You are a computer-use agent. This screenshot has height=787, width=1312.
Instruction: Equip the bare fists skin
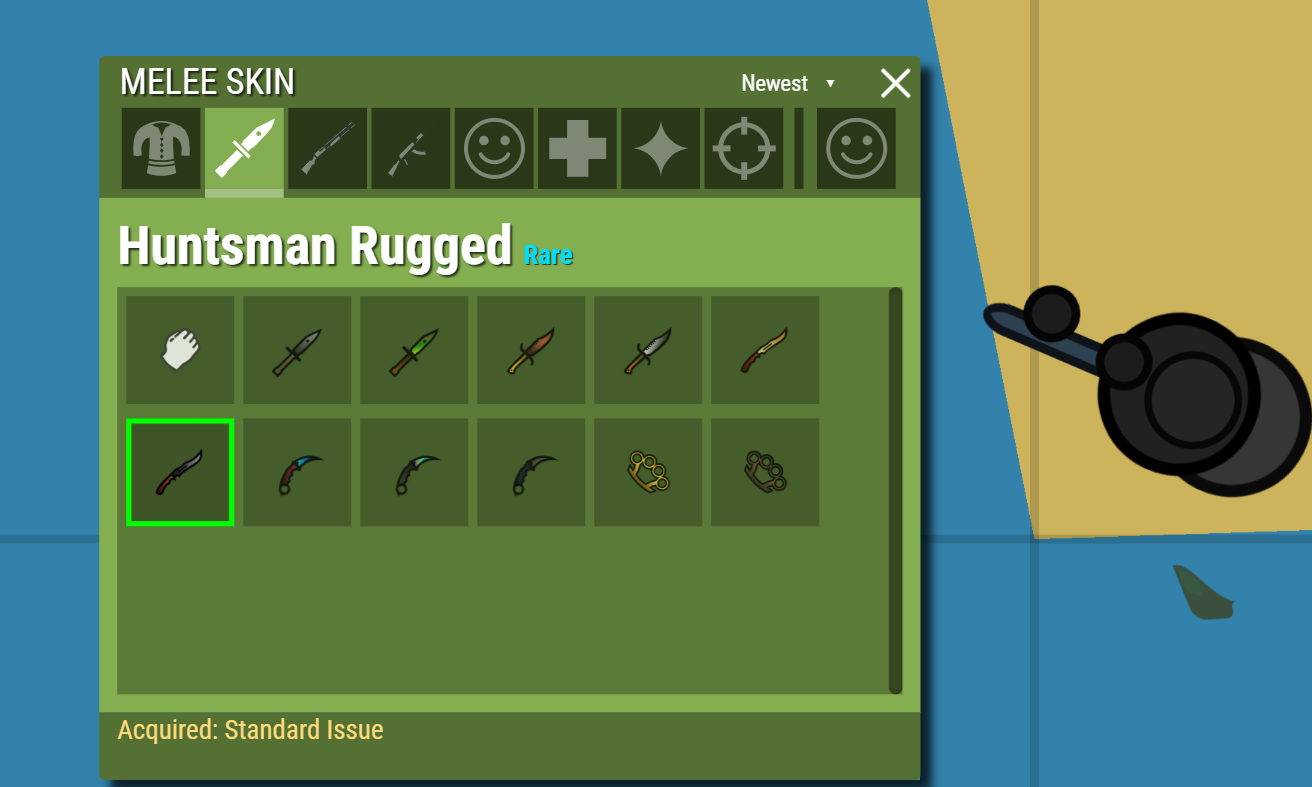pos(180,350)
